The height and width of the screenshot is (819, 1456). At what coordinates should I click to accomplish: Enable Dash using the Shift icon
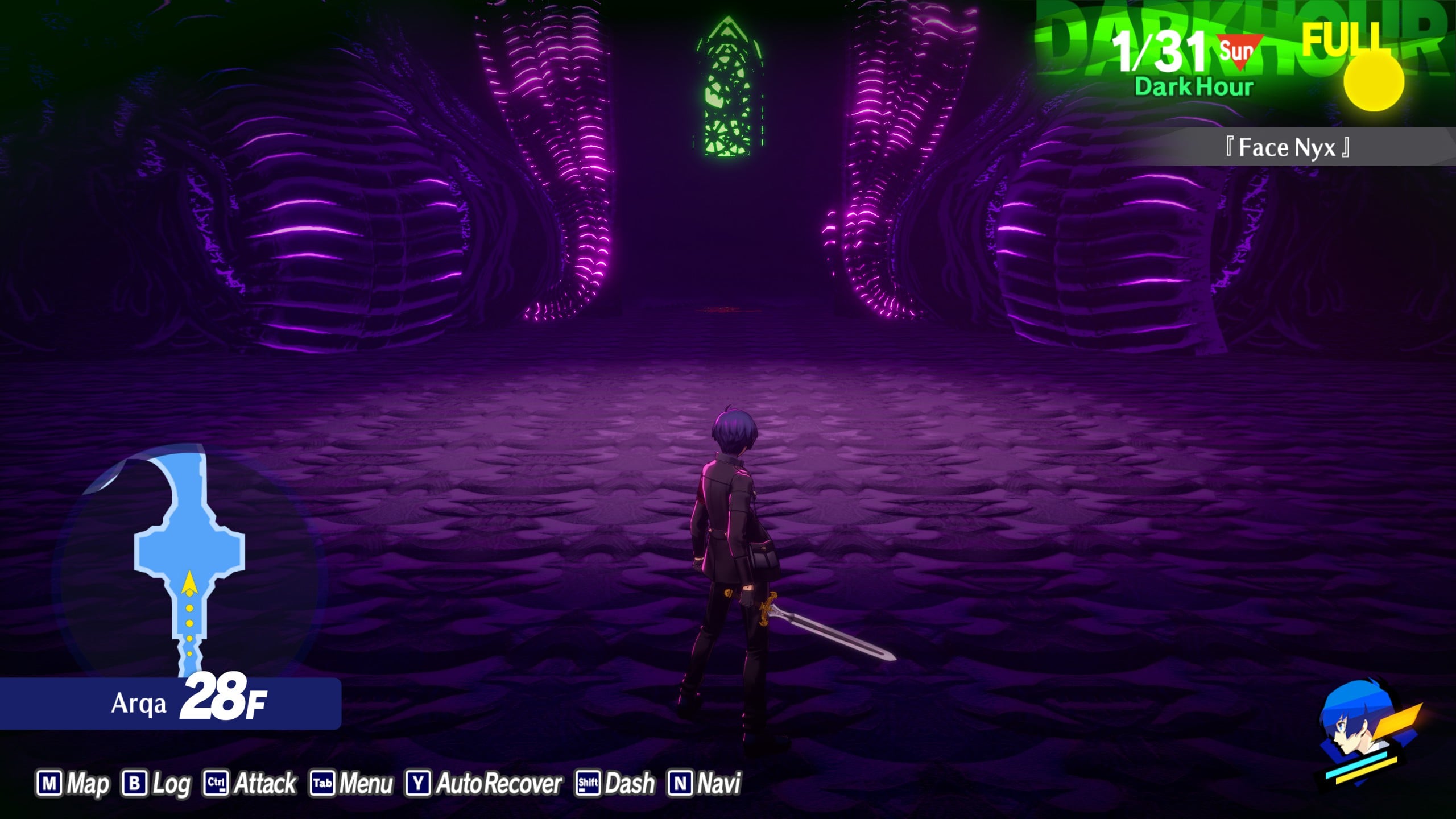(588, 782)
